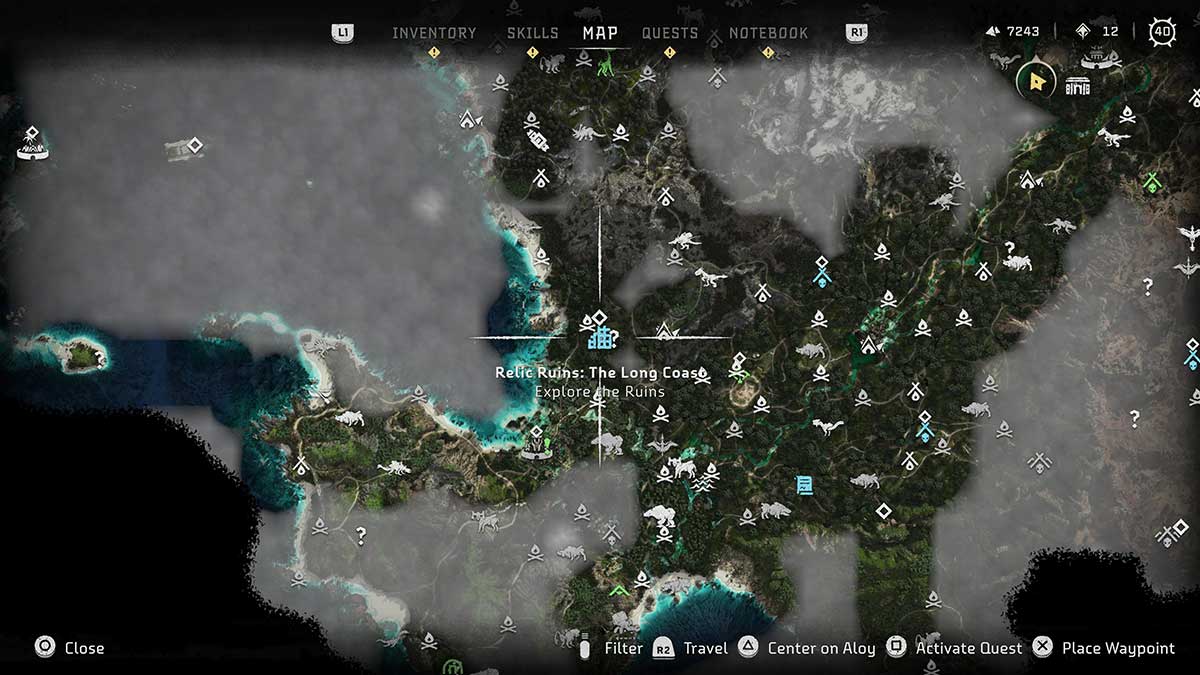Click the Close label
The image size is (1200, 675).
(84, 648)
